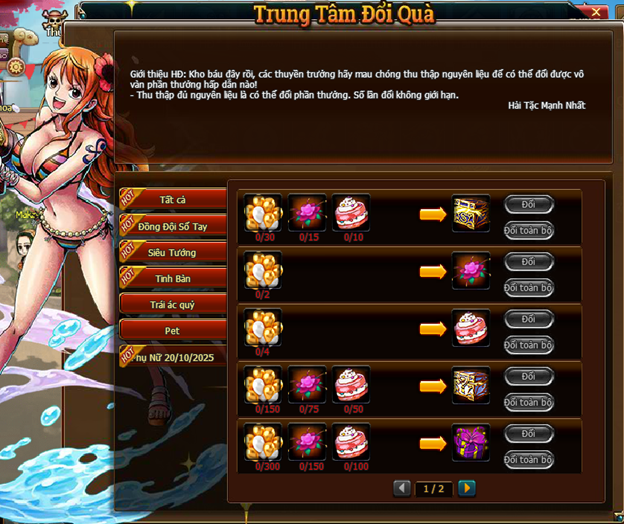The image size is (624, 524).
Task: Open the 20/10/2025 event tab
Action: 172,356
